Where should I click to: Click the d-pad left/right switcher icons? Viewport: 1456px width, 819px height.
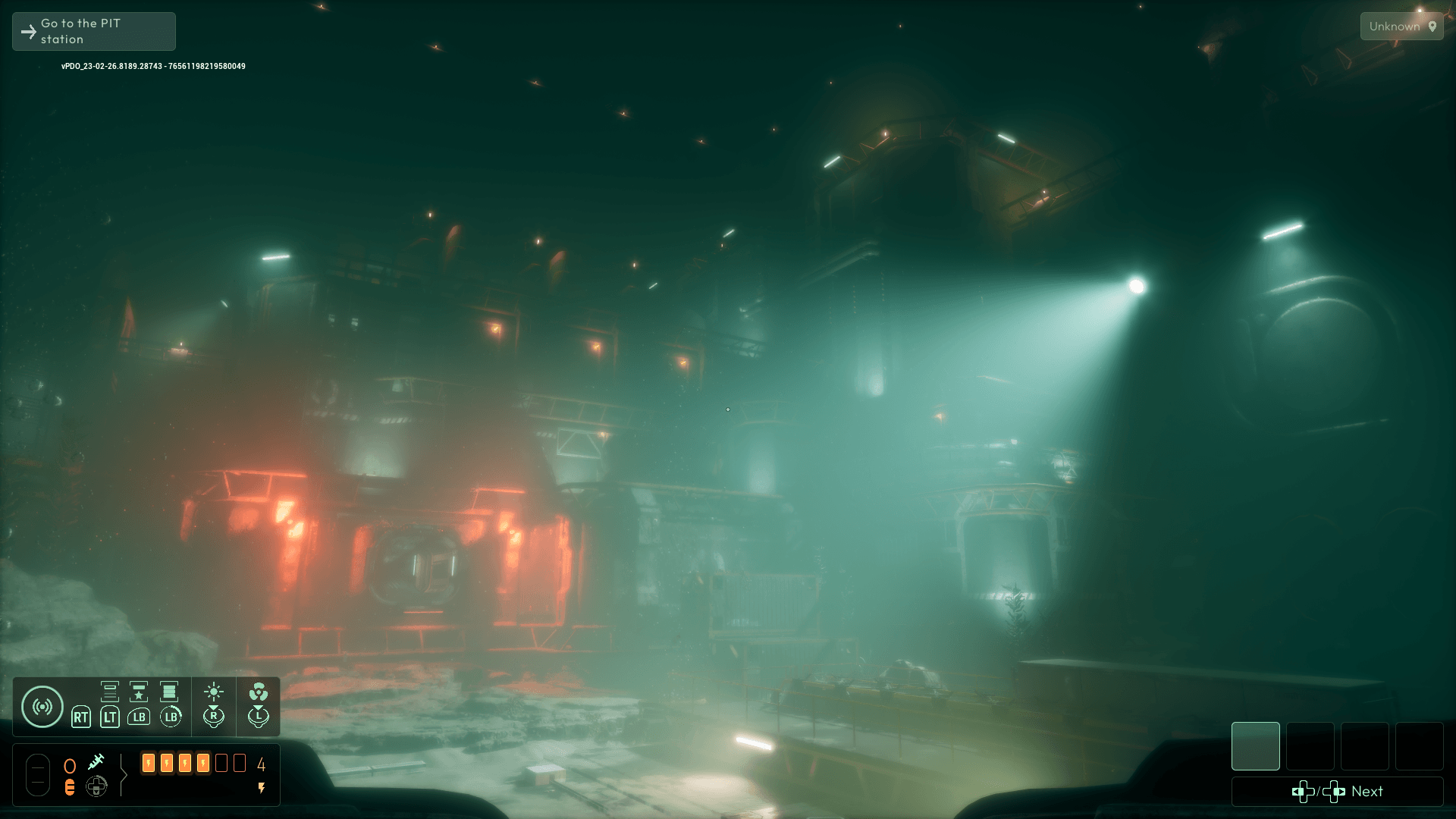point(1317,792)
